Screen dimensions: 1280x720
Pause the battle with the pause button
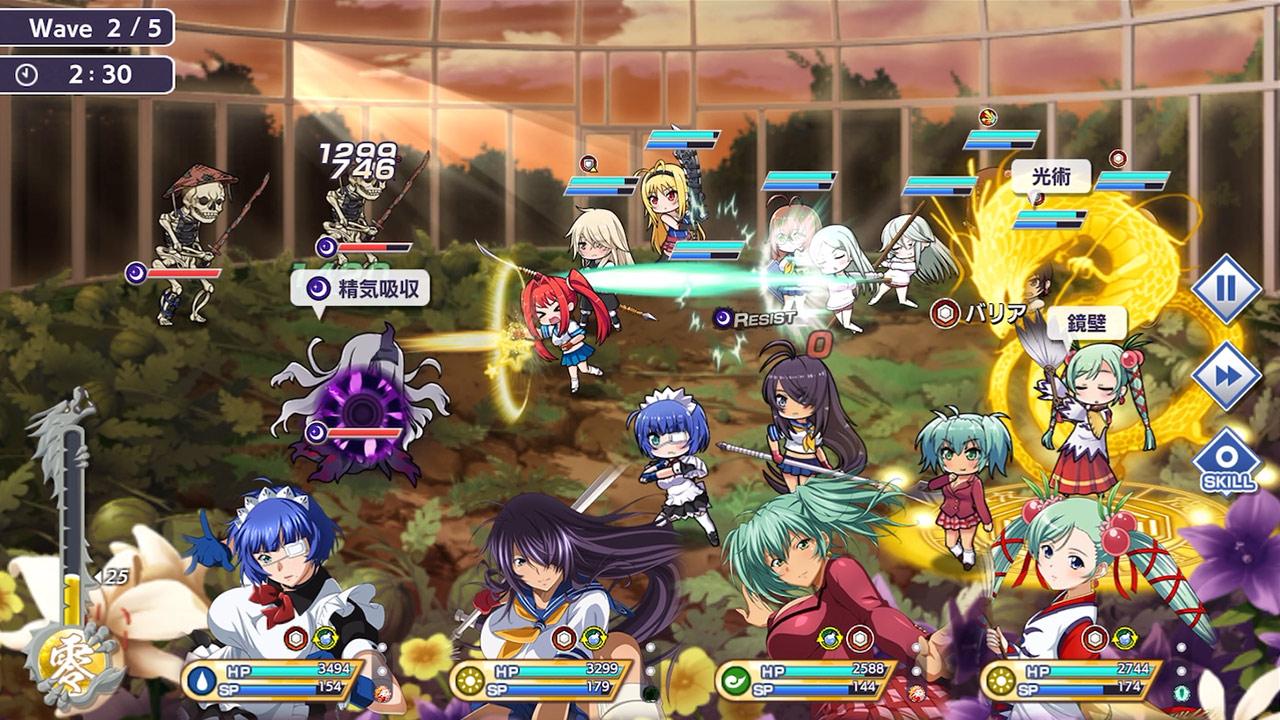1226,288
